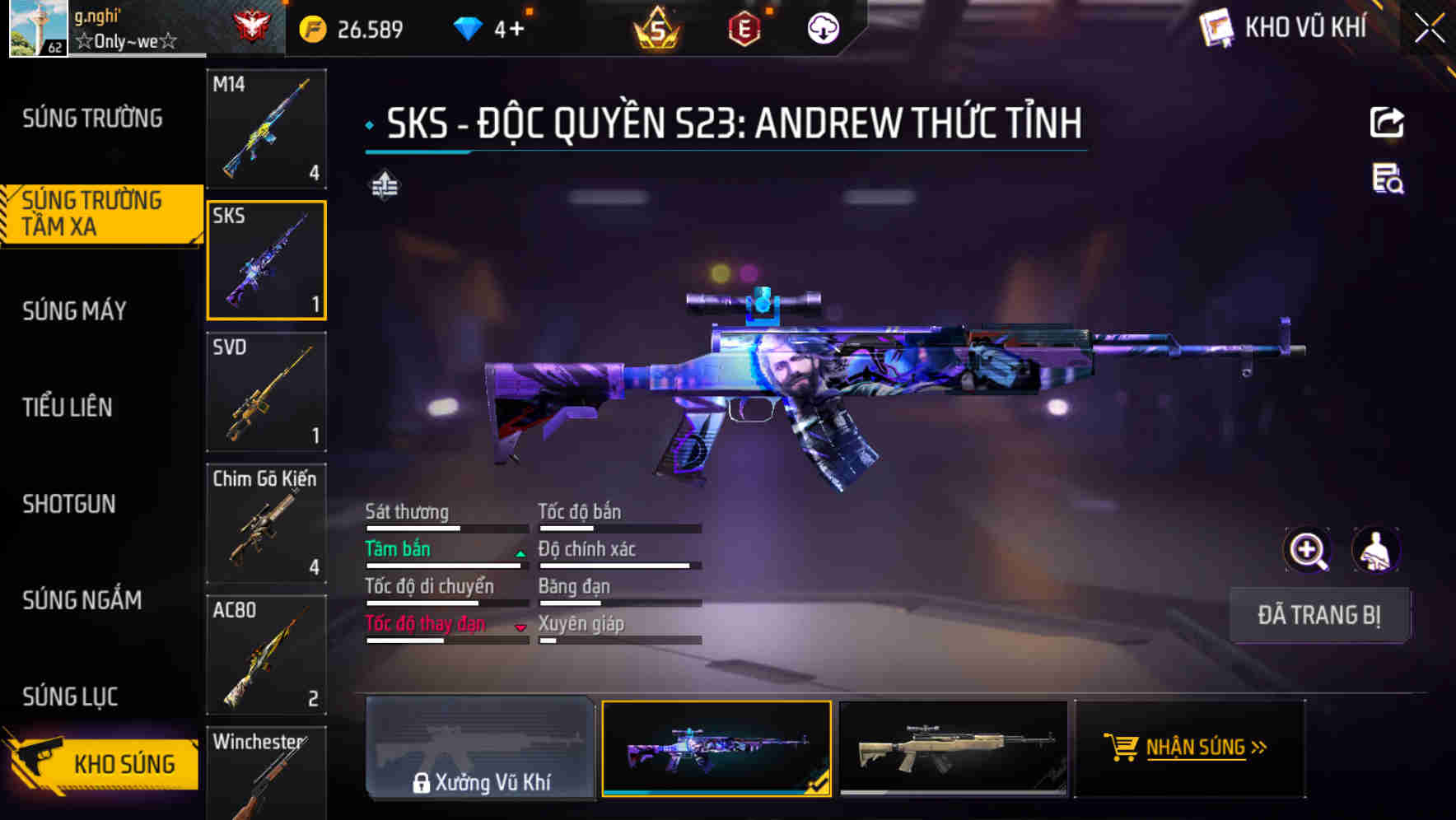Open the Shotgun weapon category
The image size is (1456, 820).
click(x=69, y=503)
